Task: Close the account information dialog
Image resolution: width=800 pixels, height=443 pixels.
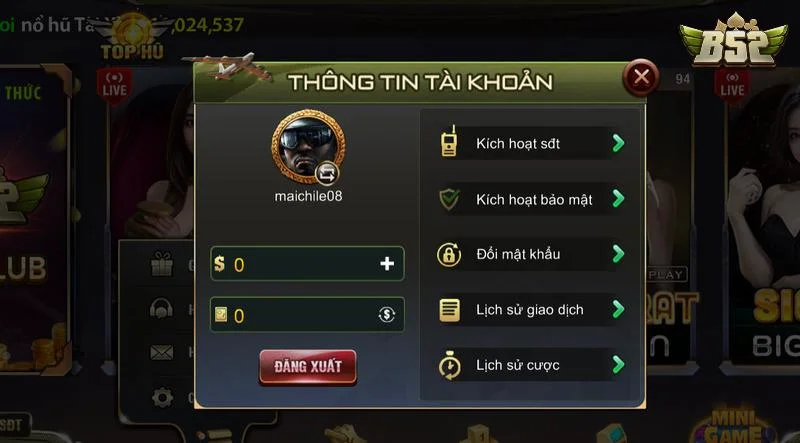Action: [x=641, y=76]
